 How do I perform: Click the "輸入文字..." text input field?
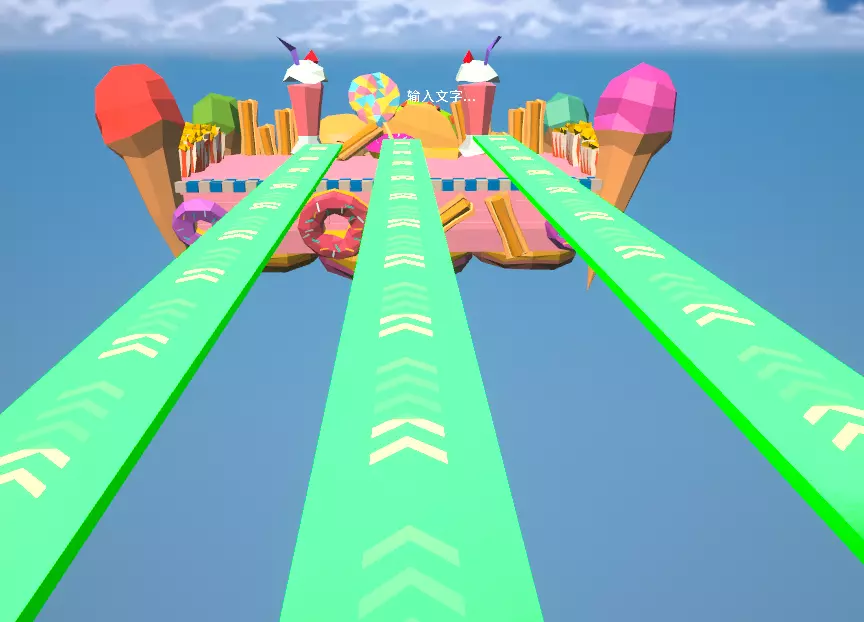pyautogui.click(x=441, y=97)
